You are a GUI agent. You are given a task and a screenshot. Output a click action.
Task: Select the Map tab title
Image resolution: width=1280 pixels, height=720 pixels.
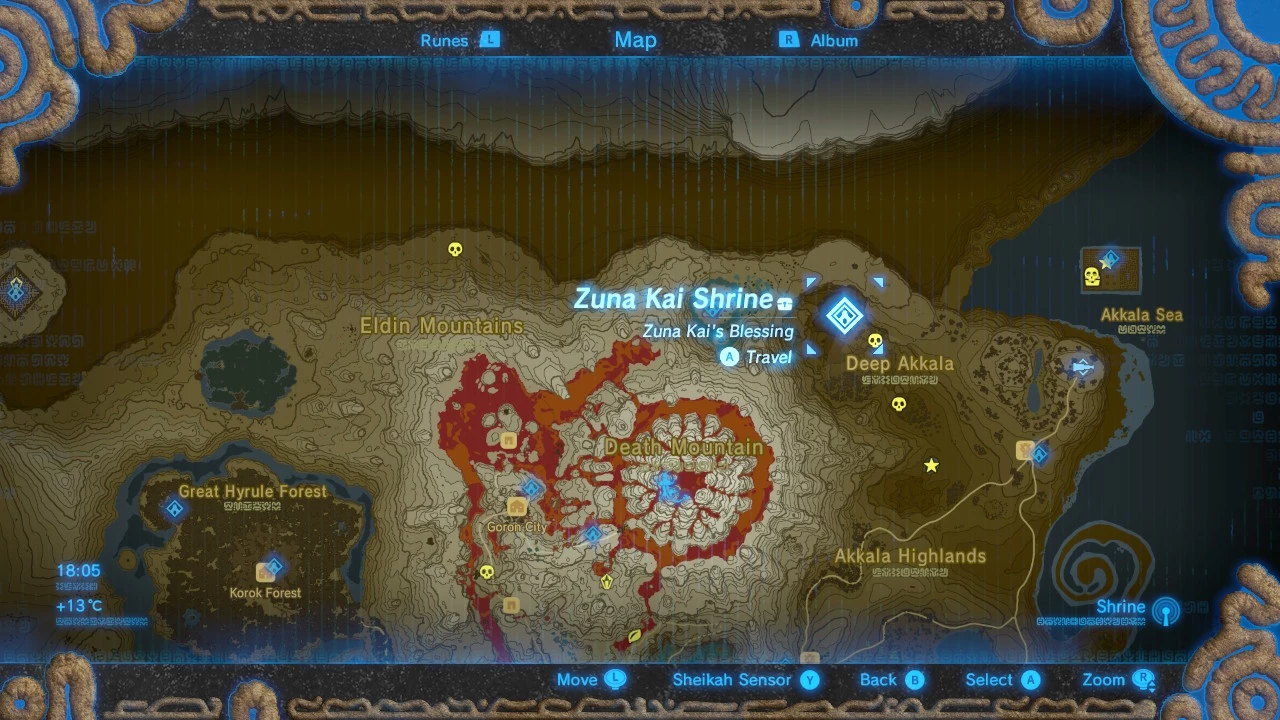click(x=636, y=40)
